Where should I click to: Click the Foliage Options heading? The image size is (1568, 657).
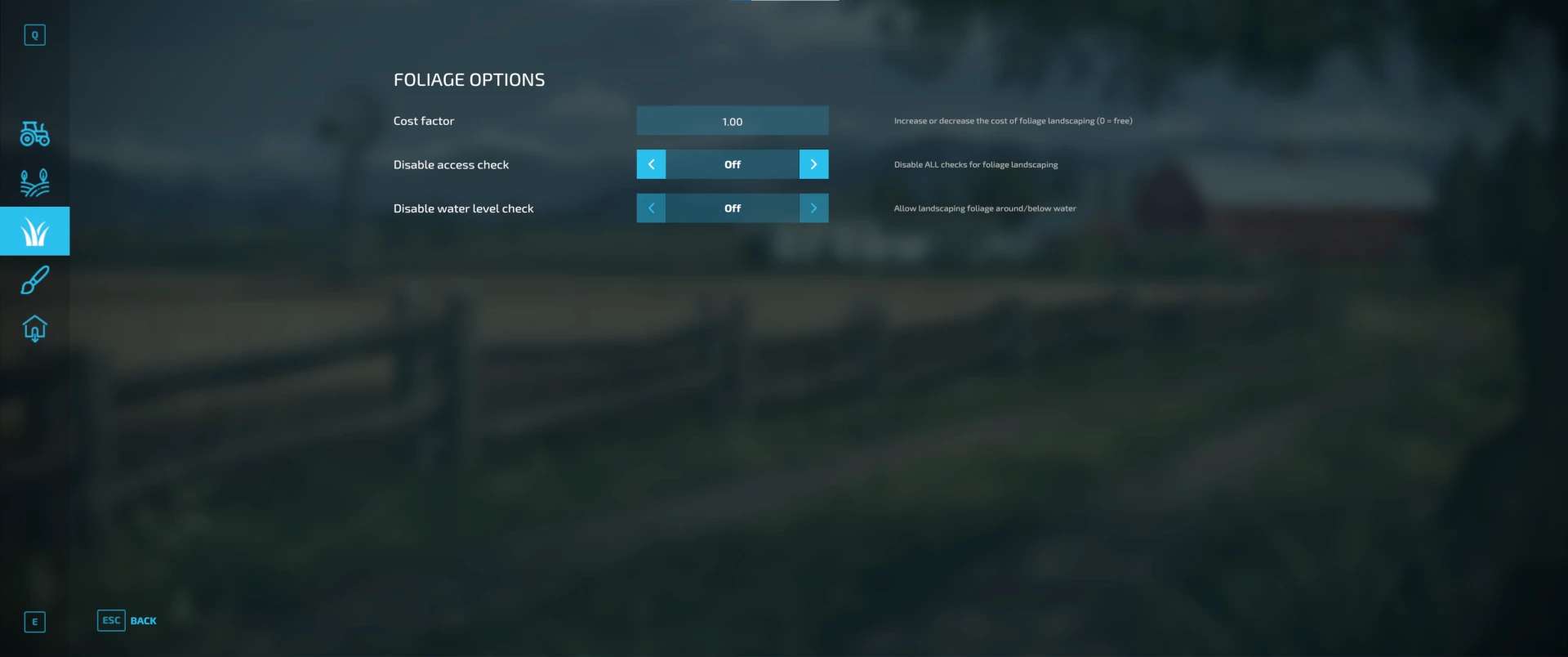pos(470,79)
